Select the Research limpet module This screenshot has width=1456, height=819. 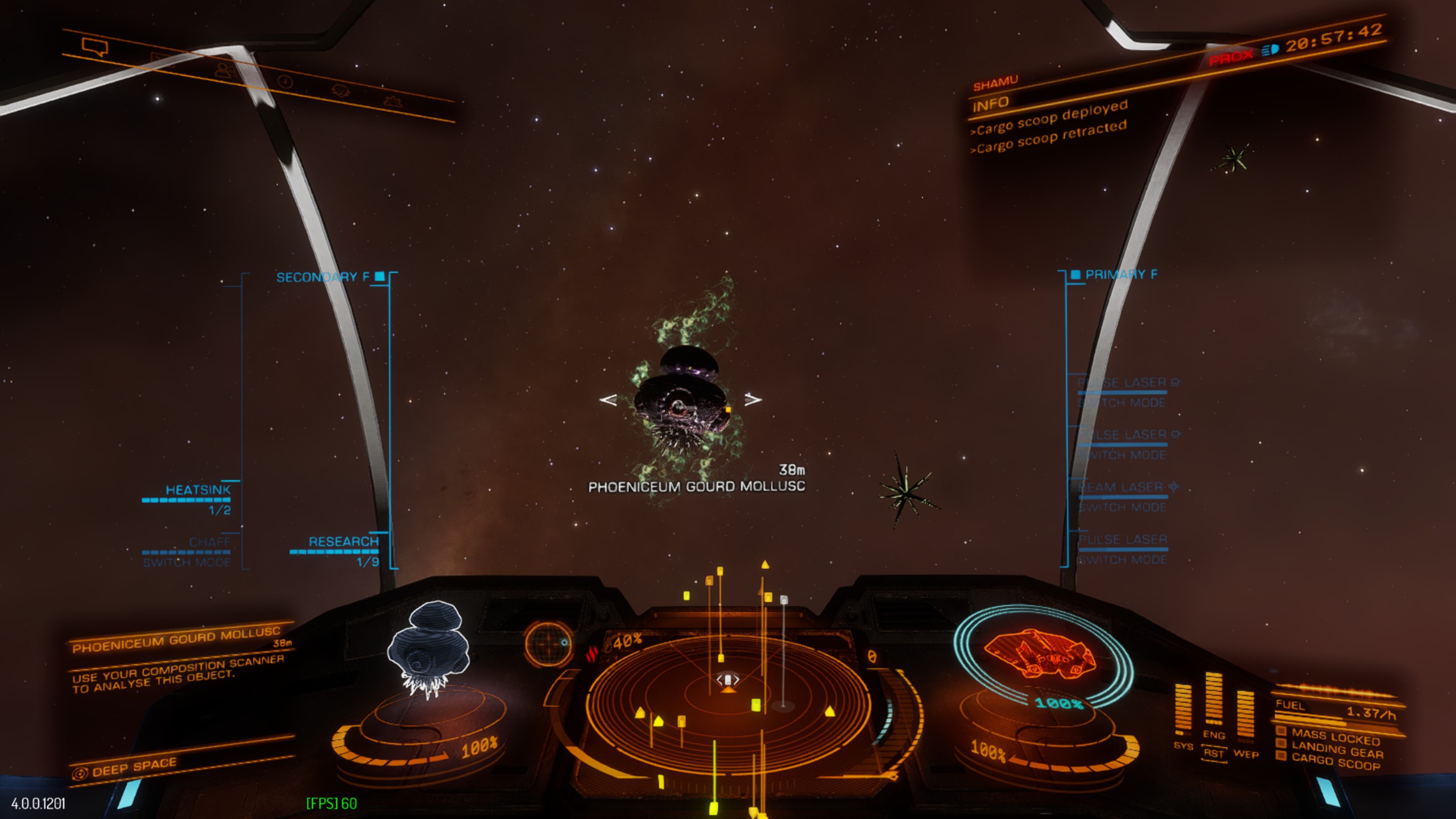click(x=343, y=541)
